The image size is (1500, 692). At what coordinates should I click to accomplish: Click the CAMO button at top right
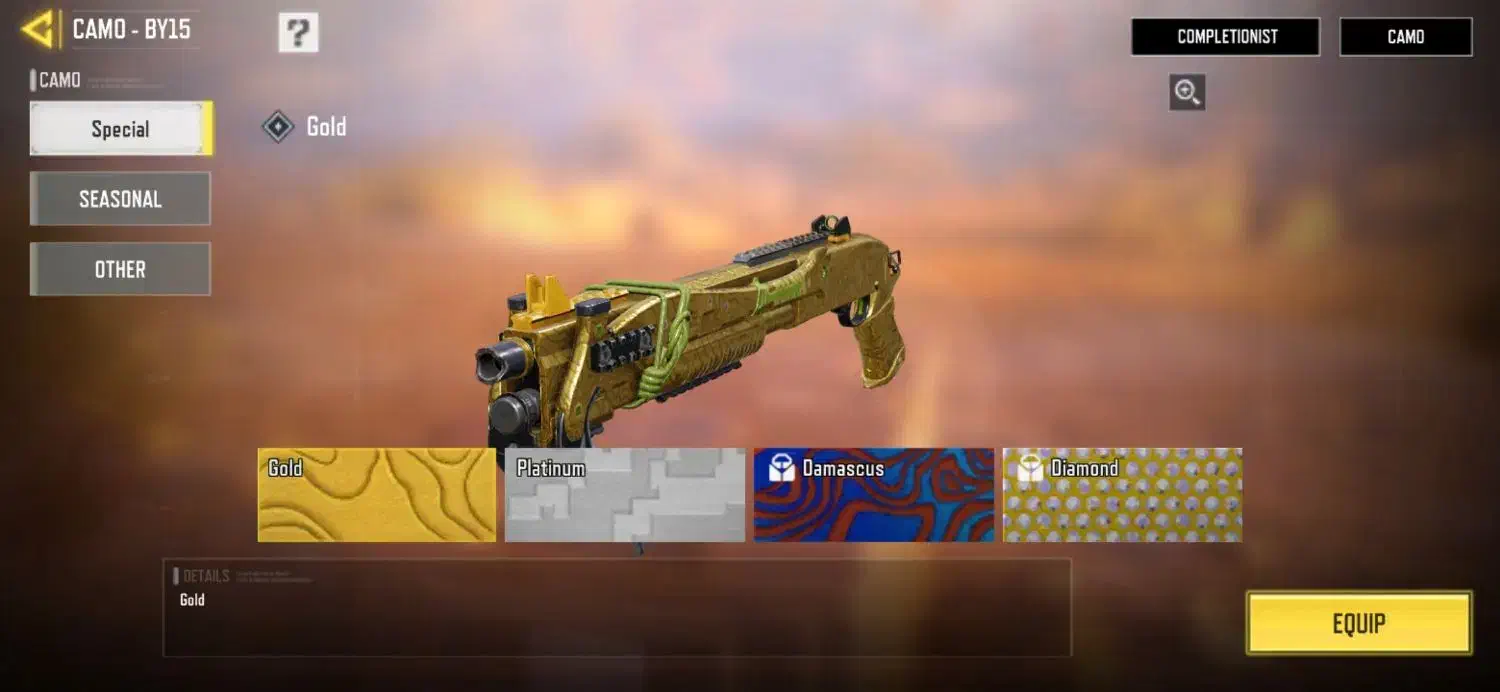[1405, 37]
